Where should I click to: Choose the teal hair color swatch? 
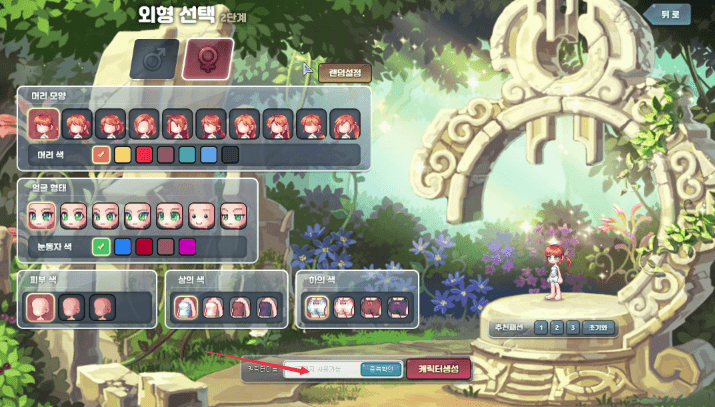click(x=187, y=155)
